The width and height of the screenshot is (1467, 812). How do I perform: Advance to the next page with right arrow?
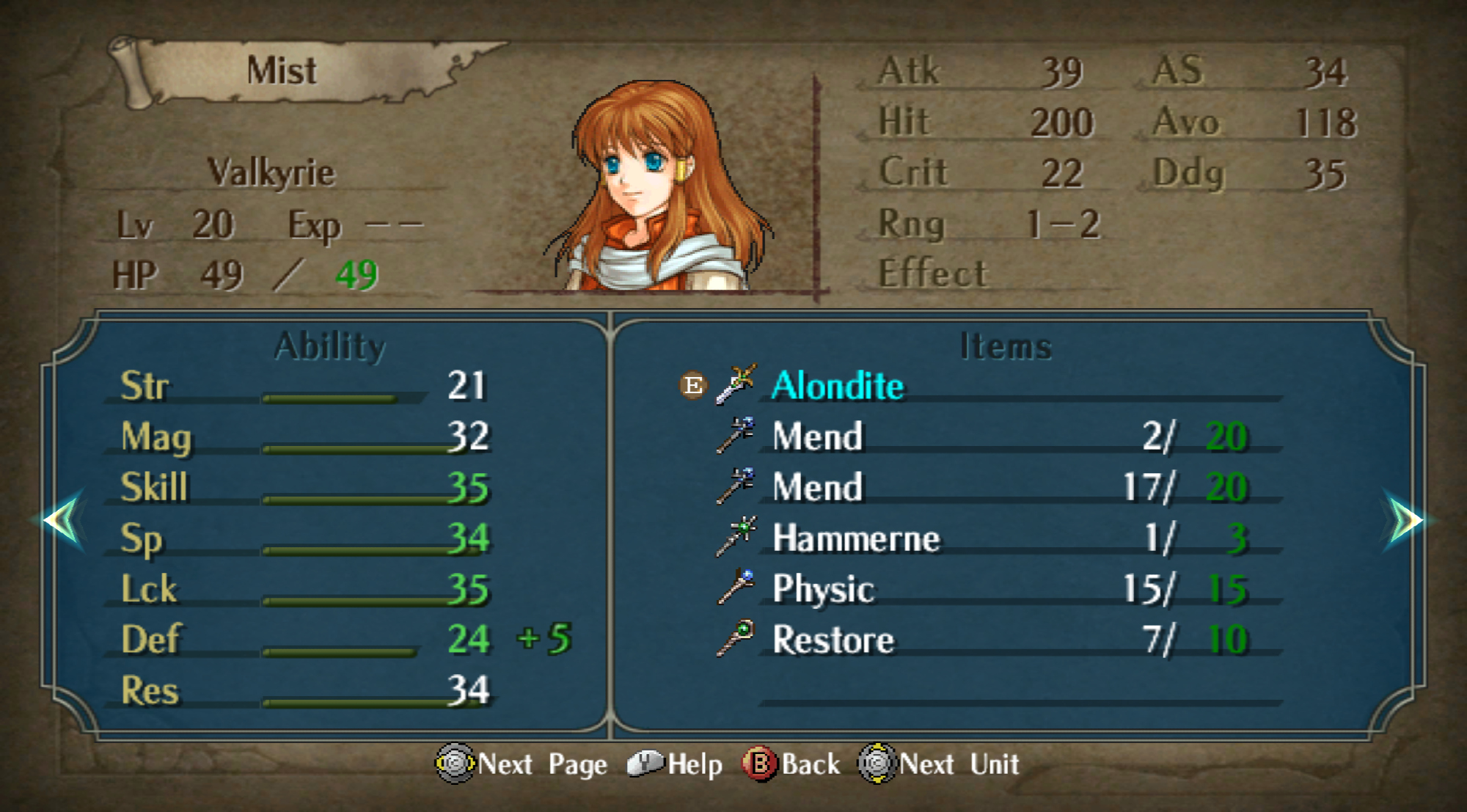(x=1403, y=520)
